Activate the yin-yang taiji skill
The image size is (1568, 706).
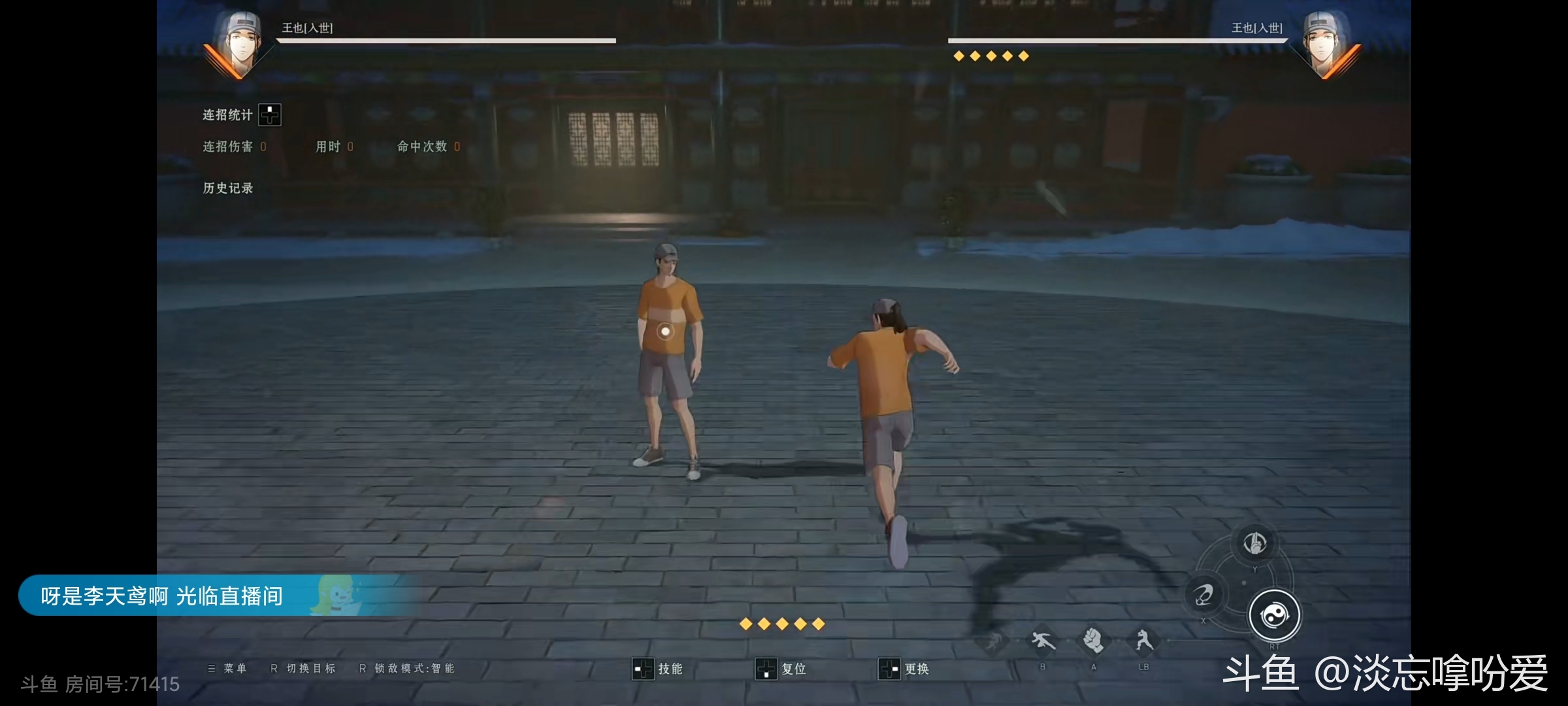coord(1273,615)
